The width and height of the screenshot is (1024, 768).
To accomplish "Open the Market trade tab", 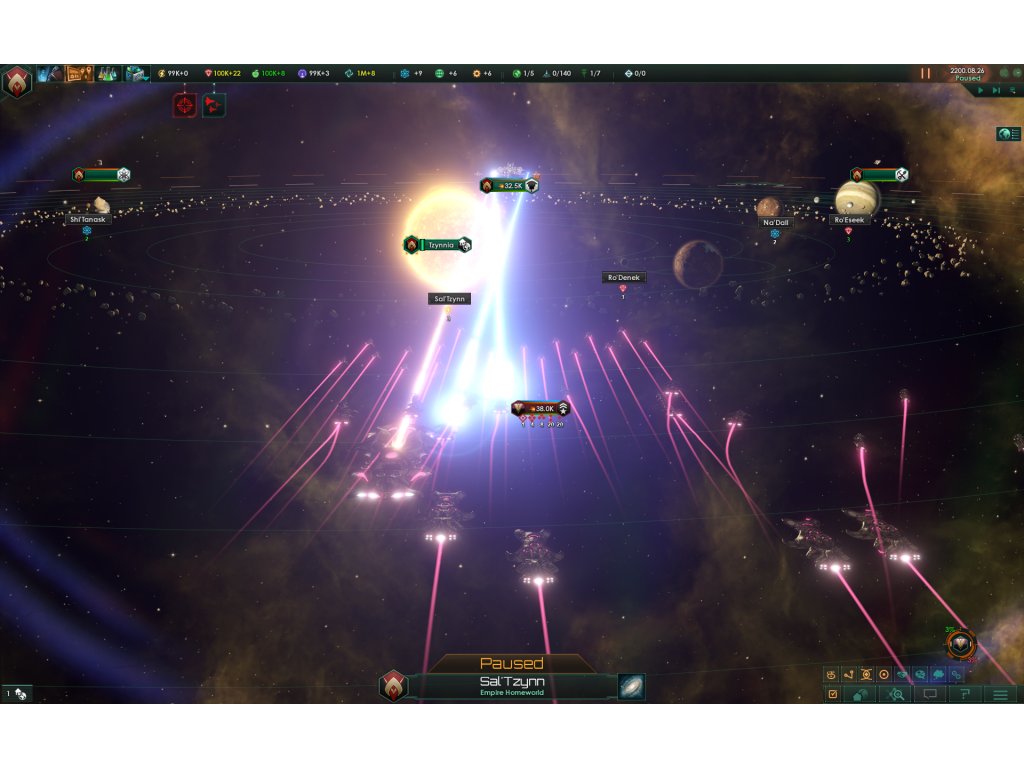I will [136, 73].
